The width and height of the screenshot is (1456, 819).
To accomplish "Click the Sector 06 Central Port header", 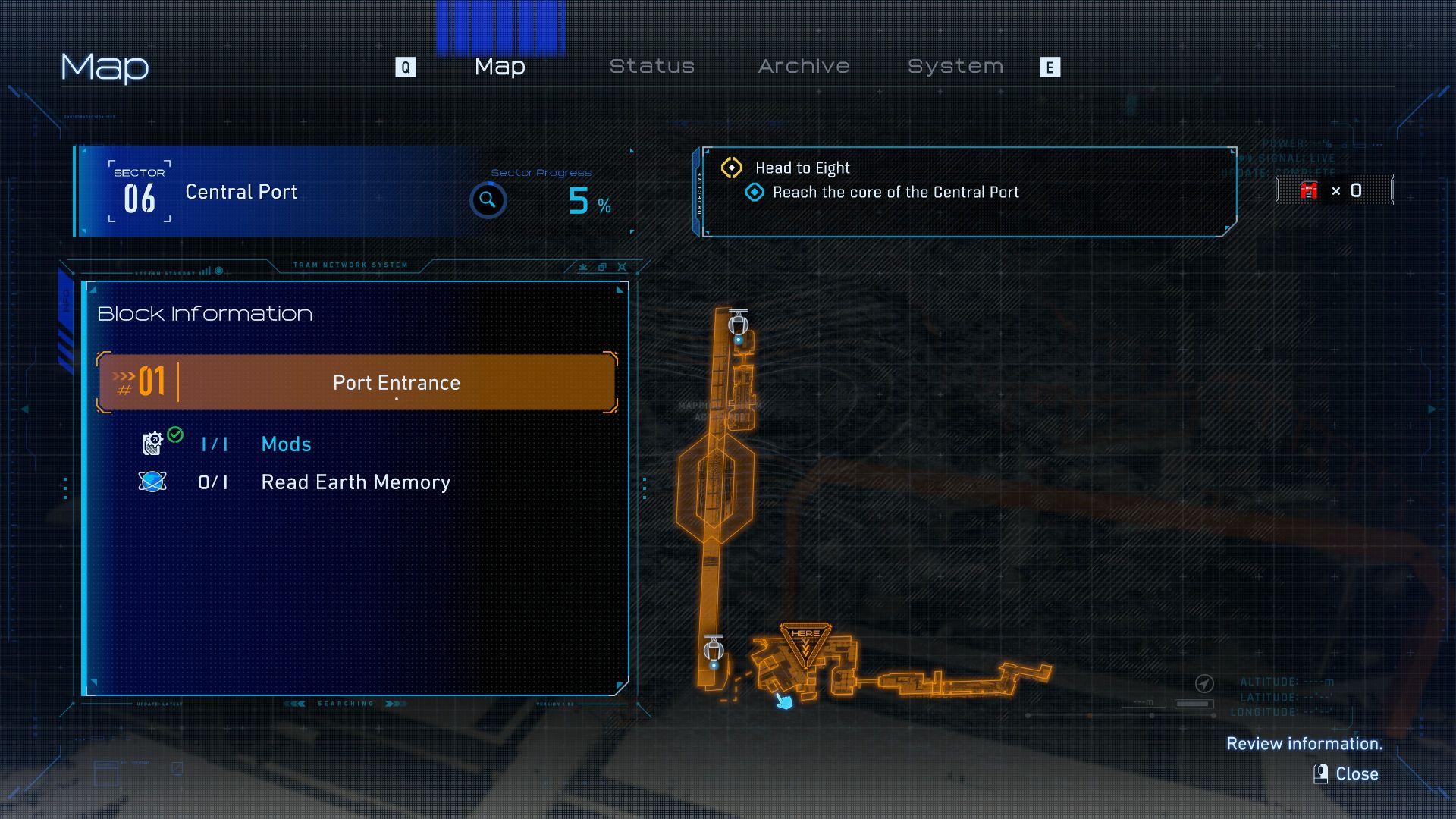I will (x=240, y=192).
